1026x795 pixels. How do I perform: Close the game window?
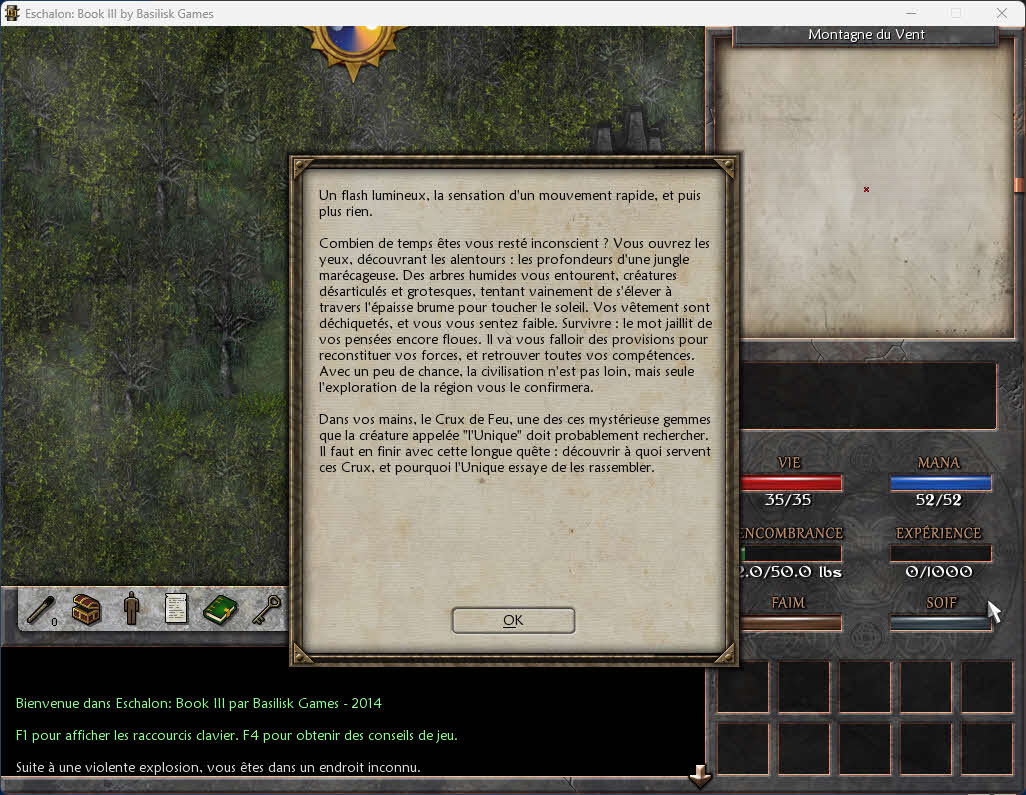[x=1002, y=14]
